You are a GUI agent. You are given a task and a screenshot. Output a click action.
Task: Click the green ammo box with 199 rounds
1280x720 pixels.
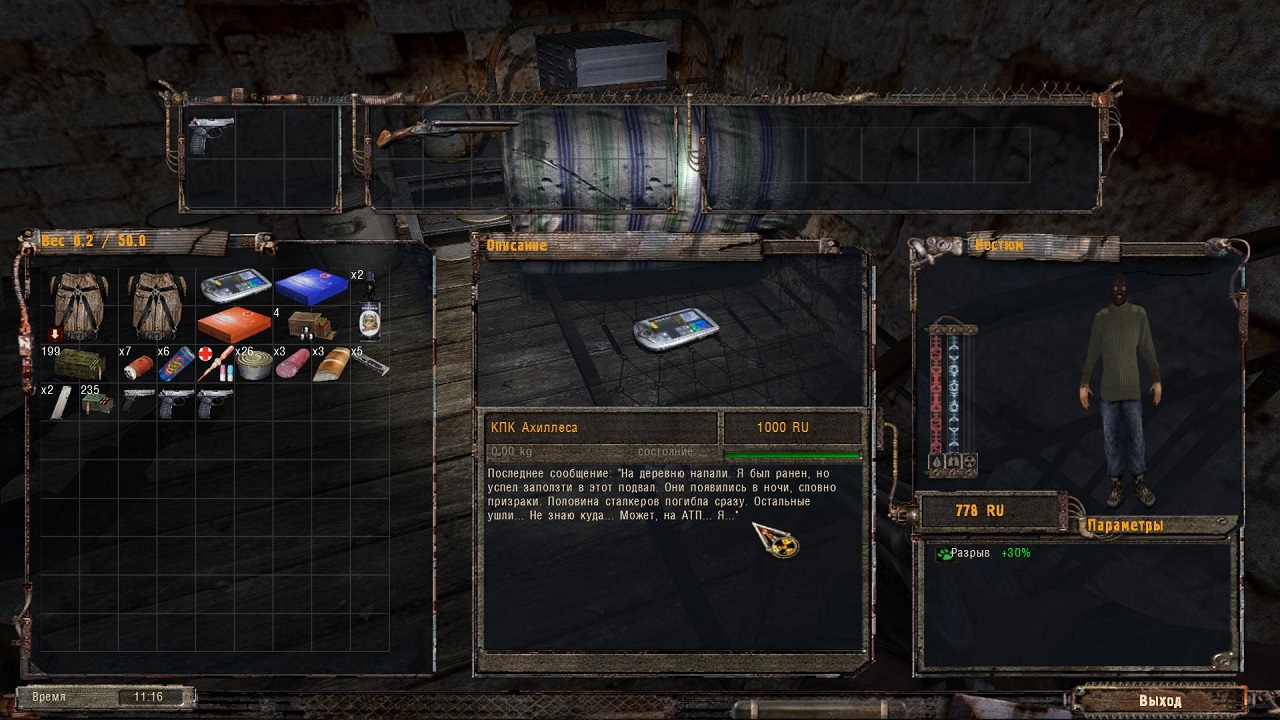pyautogui.click(x=78, y=364)
